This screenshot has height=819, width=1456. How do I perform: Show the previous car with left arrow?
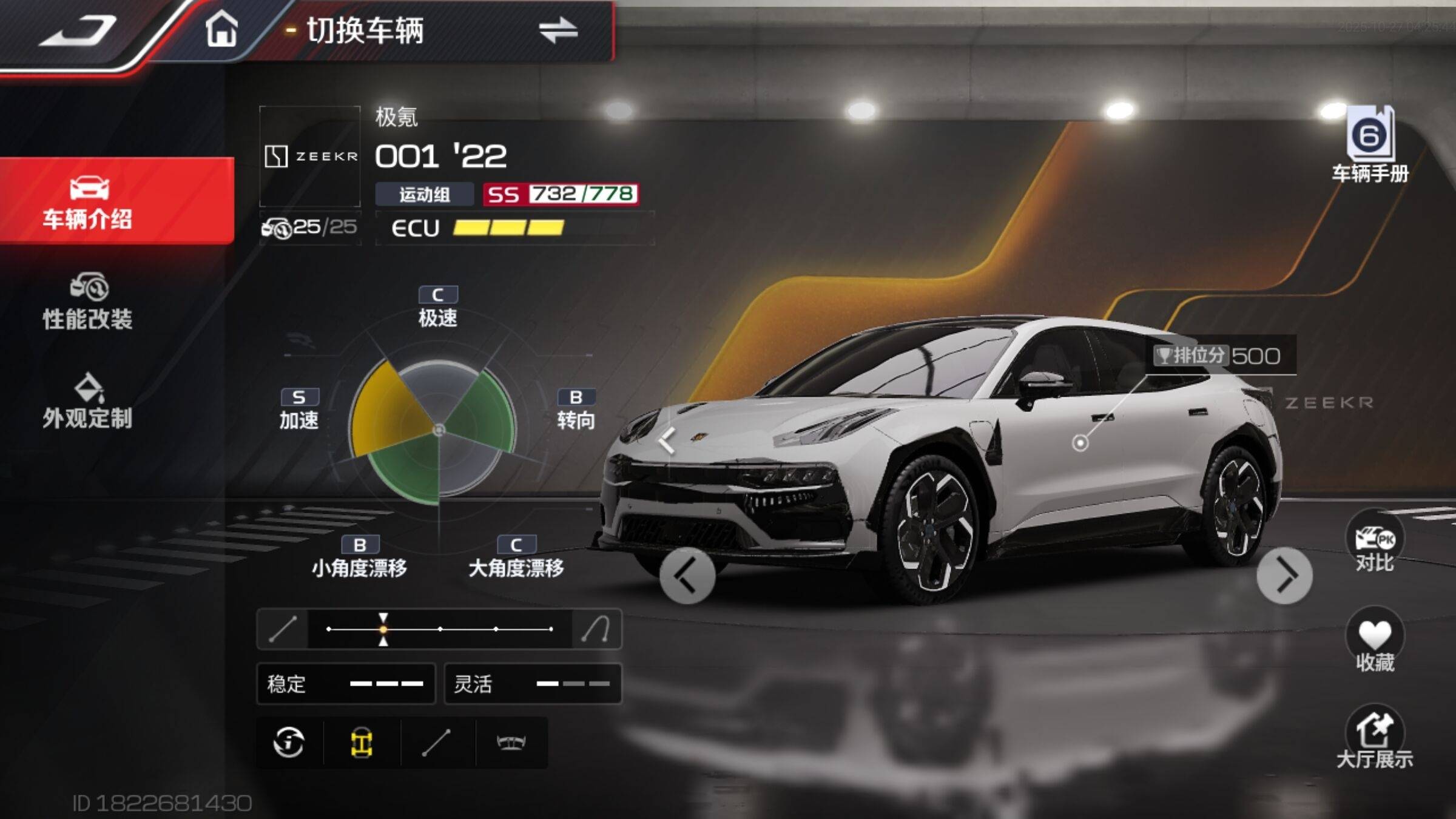pos(687,576)
